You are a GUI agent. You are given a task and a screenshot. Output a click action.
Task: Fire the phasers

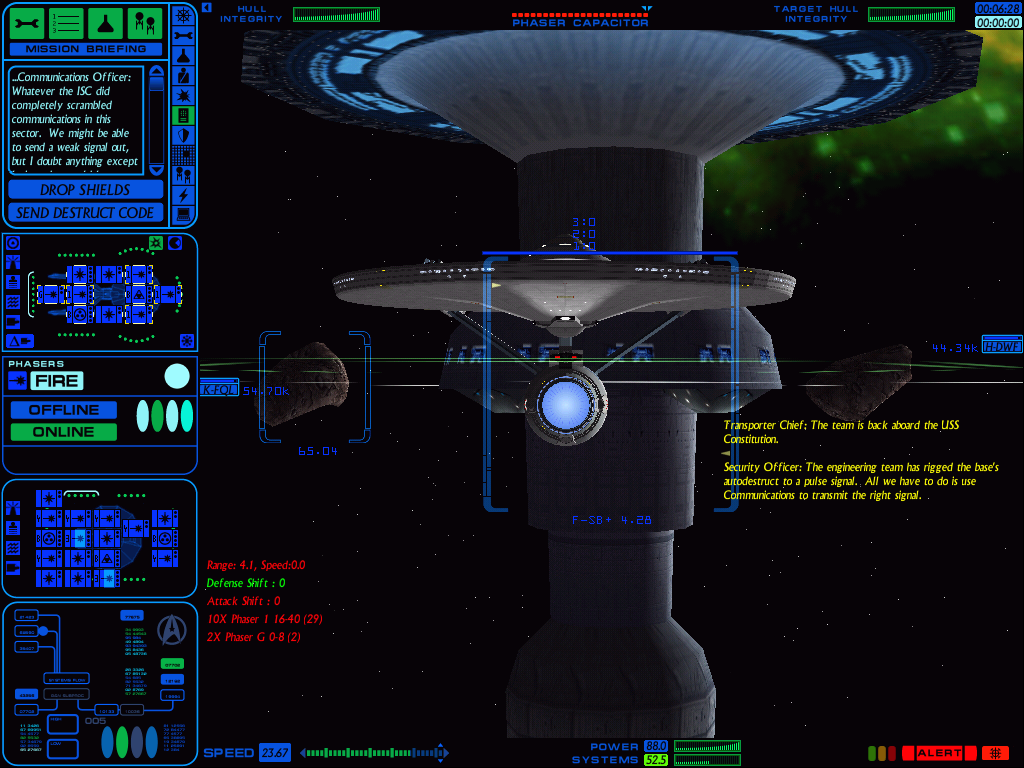coord(56,381)
